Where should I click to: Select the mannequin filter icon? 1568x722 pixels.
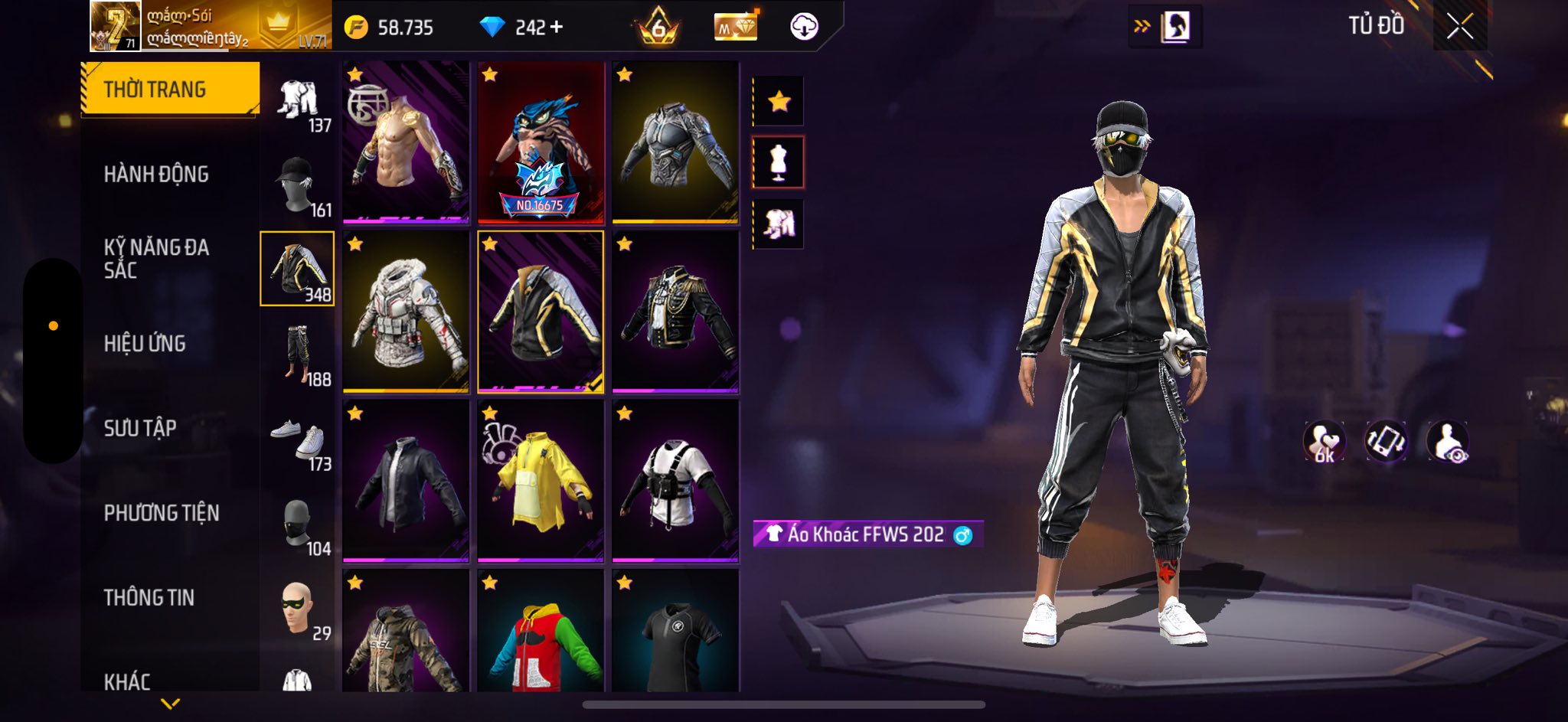point(779,162)
